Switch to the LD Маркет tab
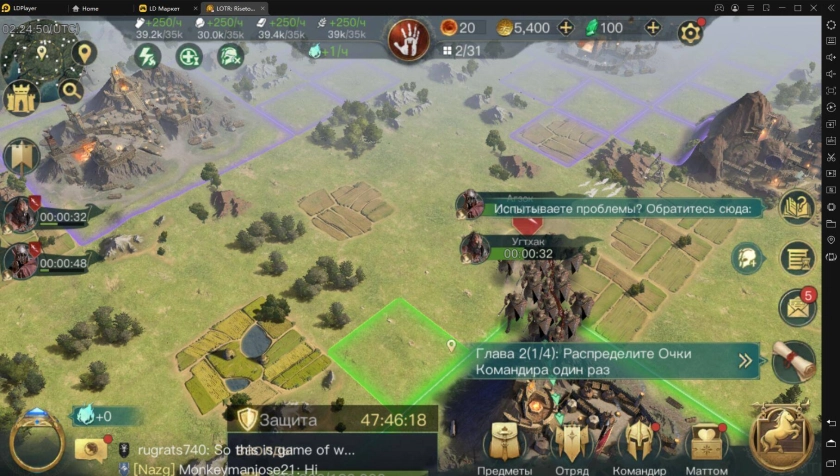The image size is (840, 476). tap(160, 7)
